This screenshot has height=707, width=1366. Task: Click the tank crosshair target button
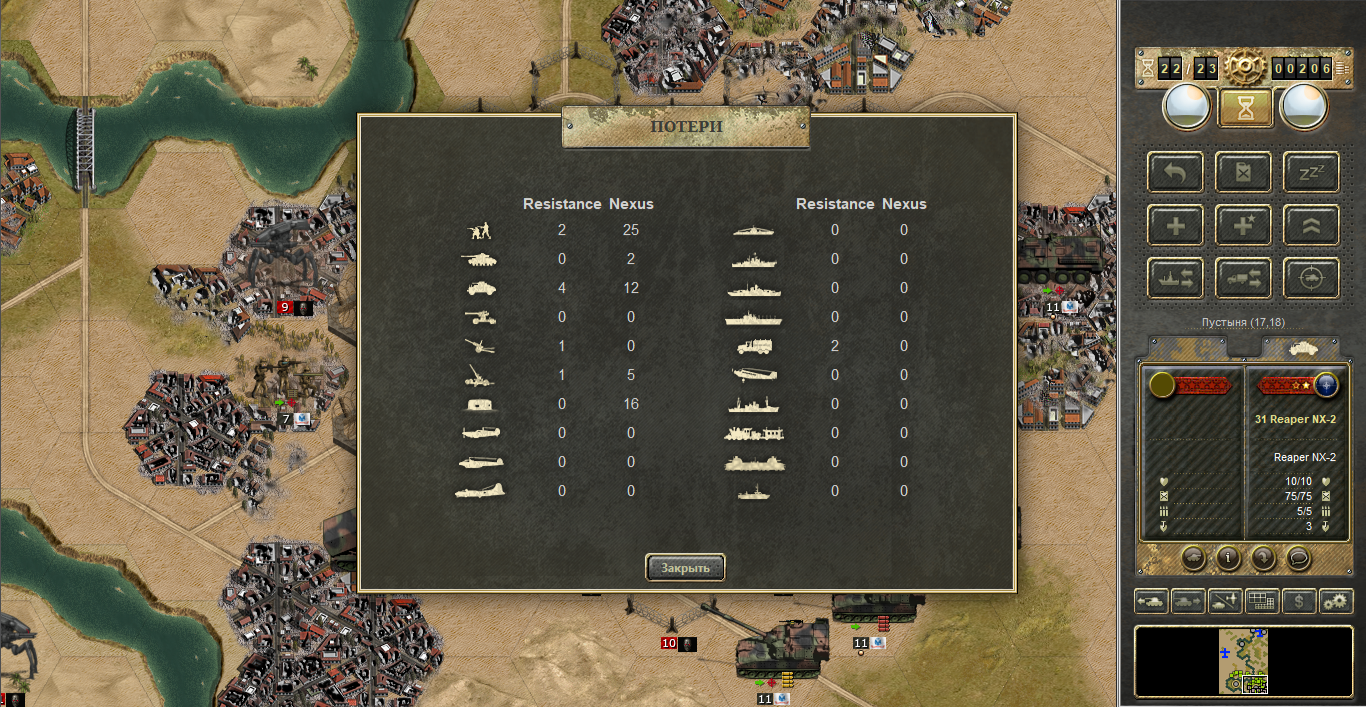(1311, 279)
